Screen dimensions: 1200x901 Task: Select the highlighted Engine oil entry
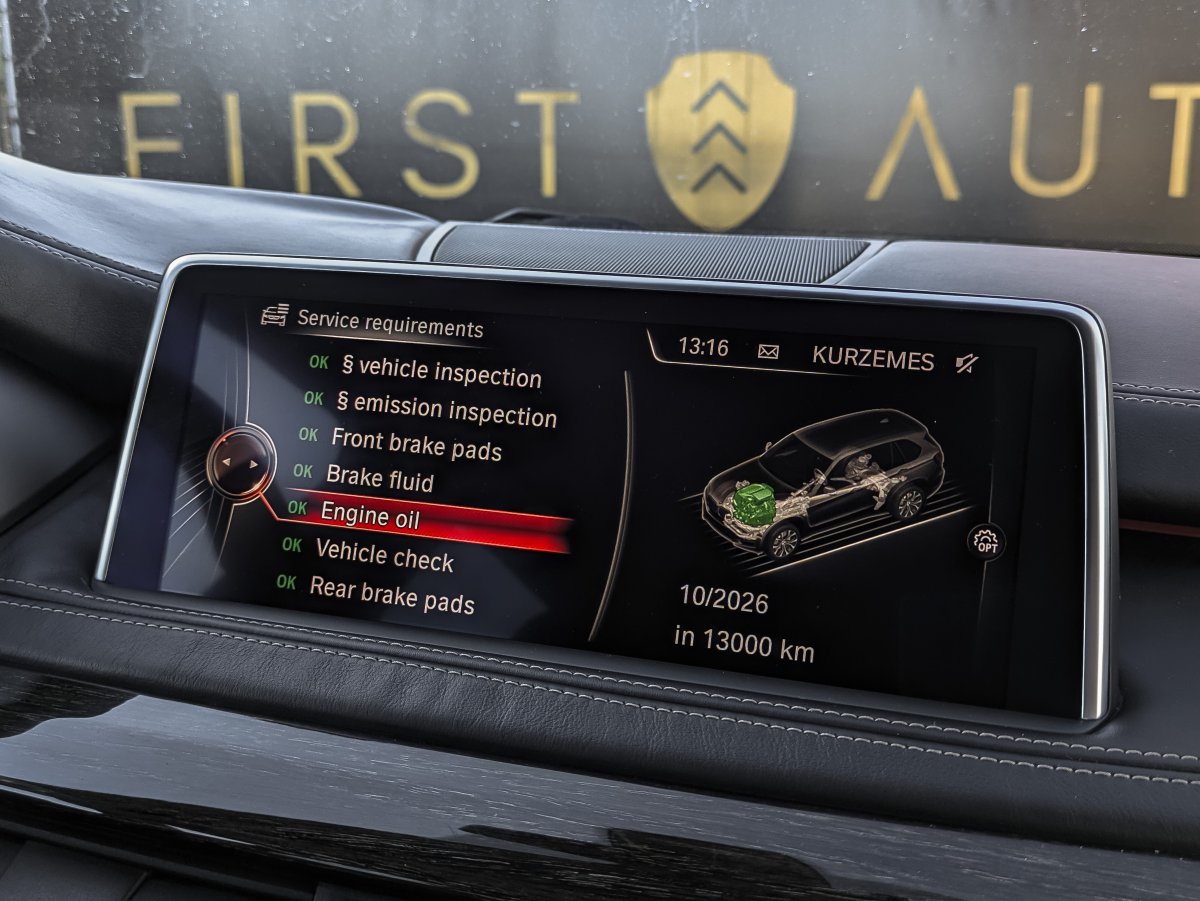pyautogui.click(x=370, y=515)
